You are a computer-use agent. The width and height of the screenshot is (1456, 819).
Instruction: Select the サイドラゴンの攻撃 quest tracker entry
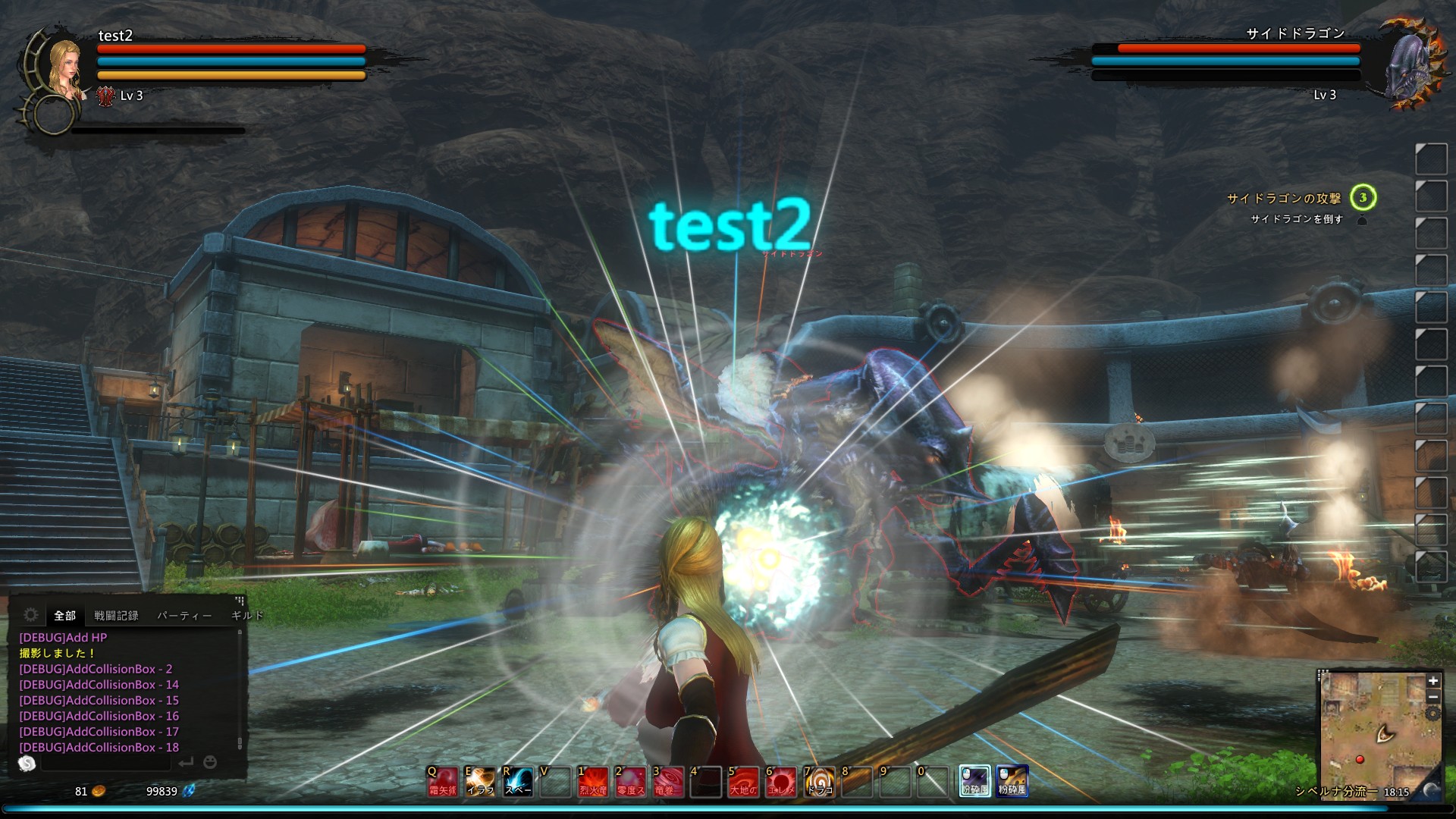pyautogui.click(x=1284, y=199)
